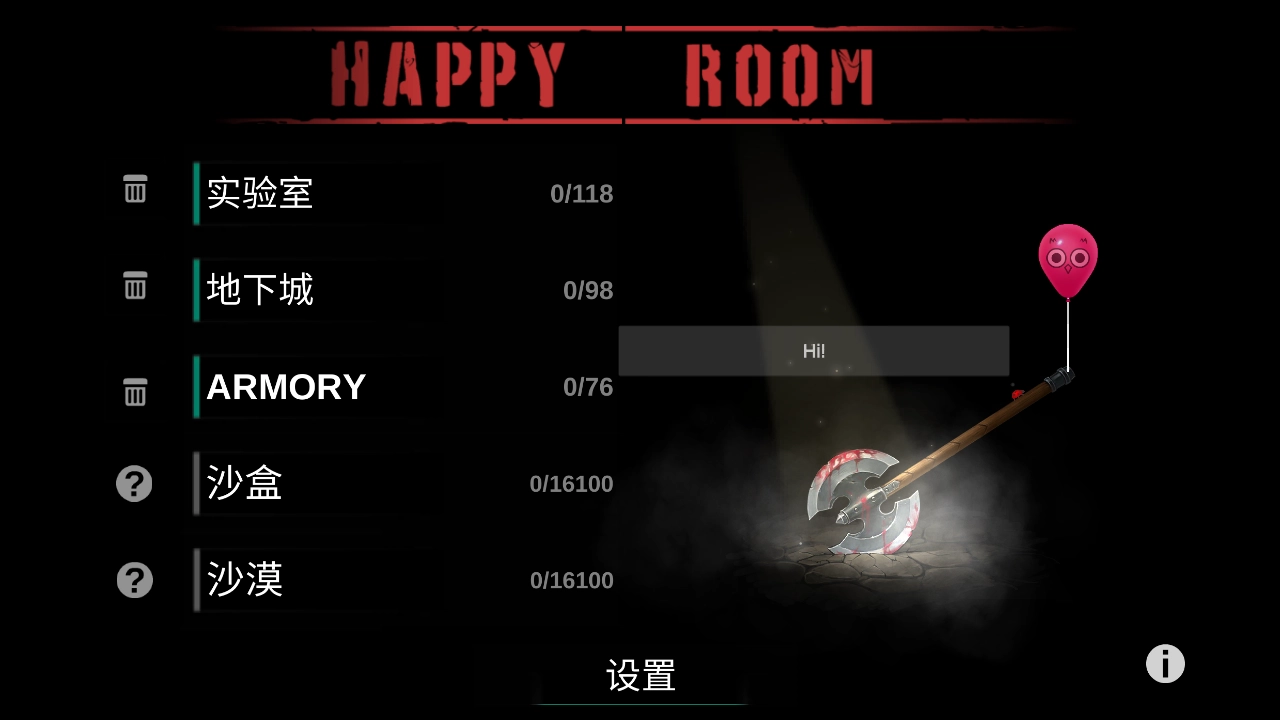This screenshot has width=1280, height=720.
Task: Click the trash icon beside 地下城
Action: point(135,286)
